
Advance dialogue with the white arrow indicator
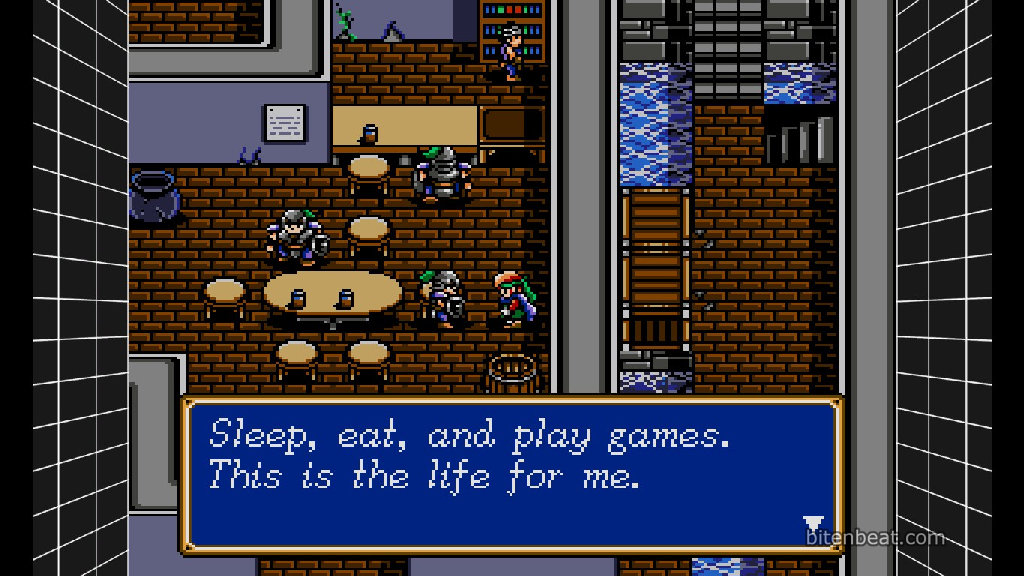[x=813, y=524]
